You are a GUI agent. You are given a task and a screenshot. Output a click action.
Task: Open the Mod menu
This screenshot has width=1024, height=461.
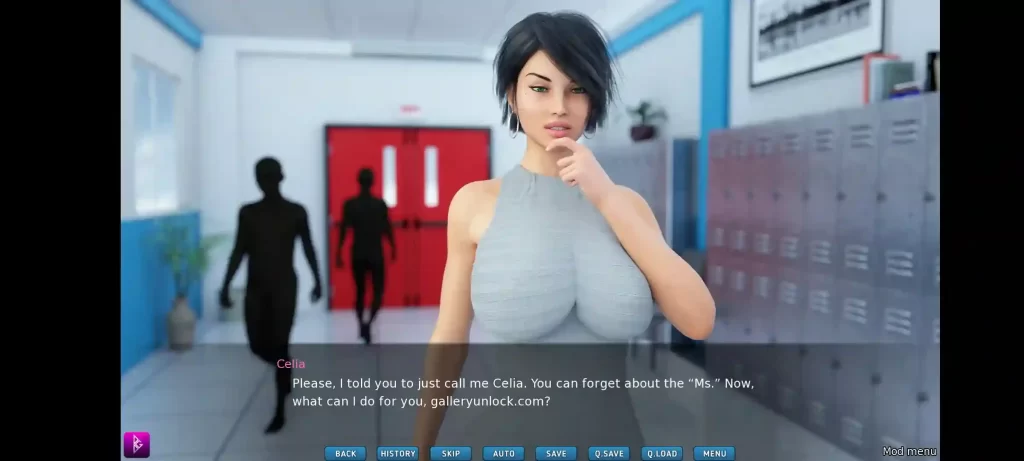[908, 451]
